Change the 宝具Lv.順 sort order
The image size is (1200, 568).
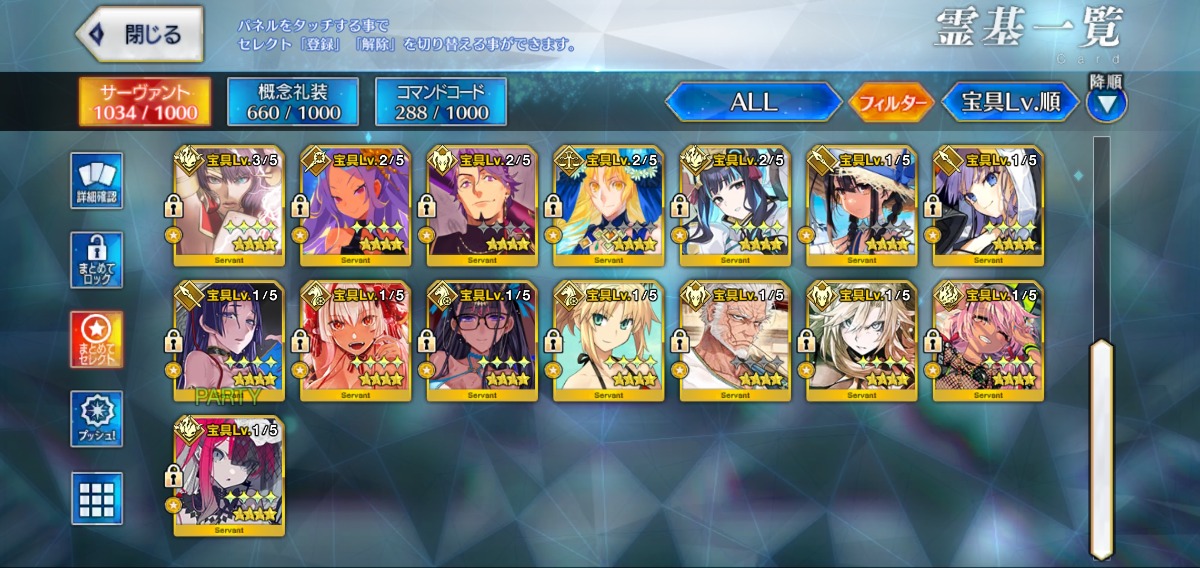coord(1010,102)
